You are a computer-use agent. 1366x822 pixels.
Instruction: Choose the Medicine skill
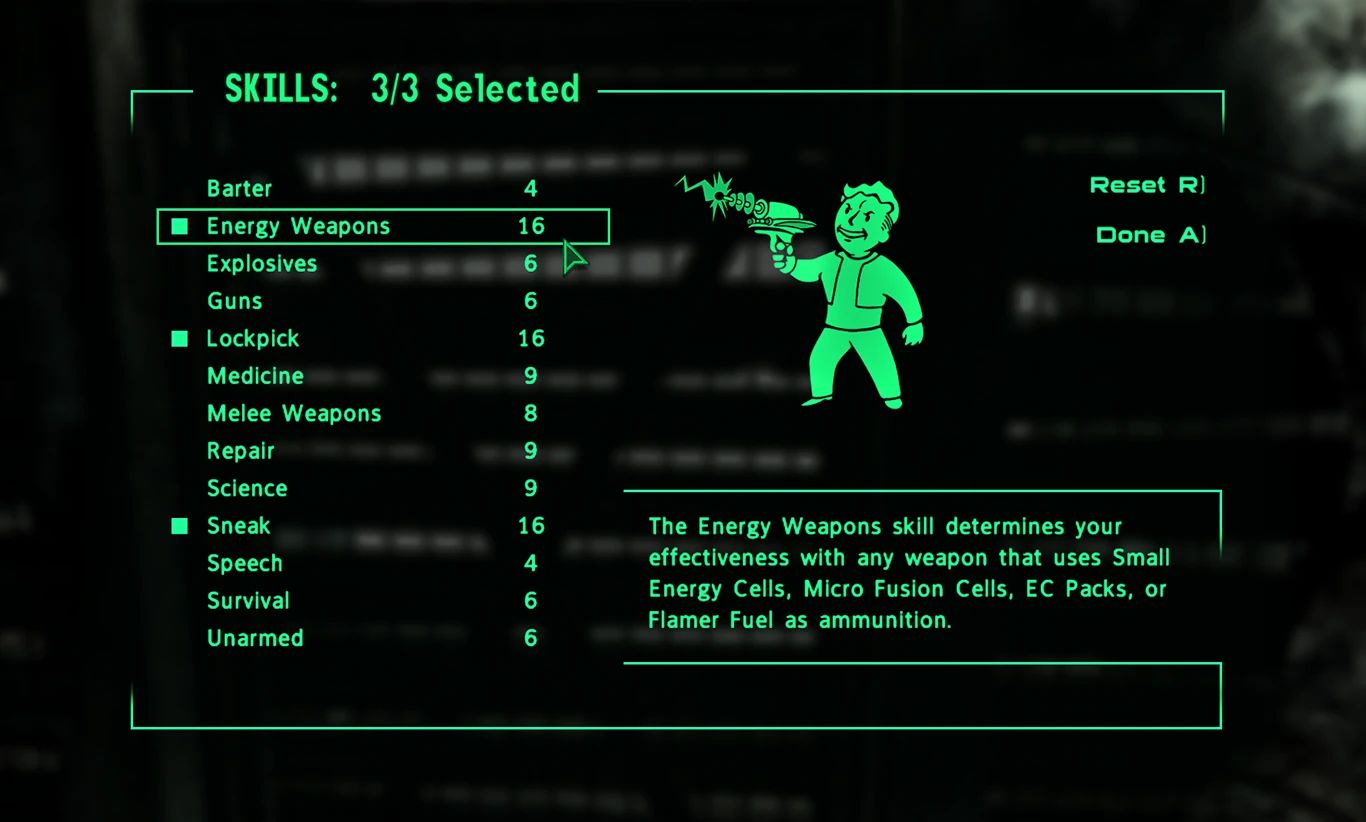(x=255, y=376)
